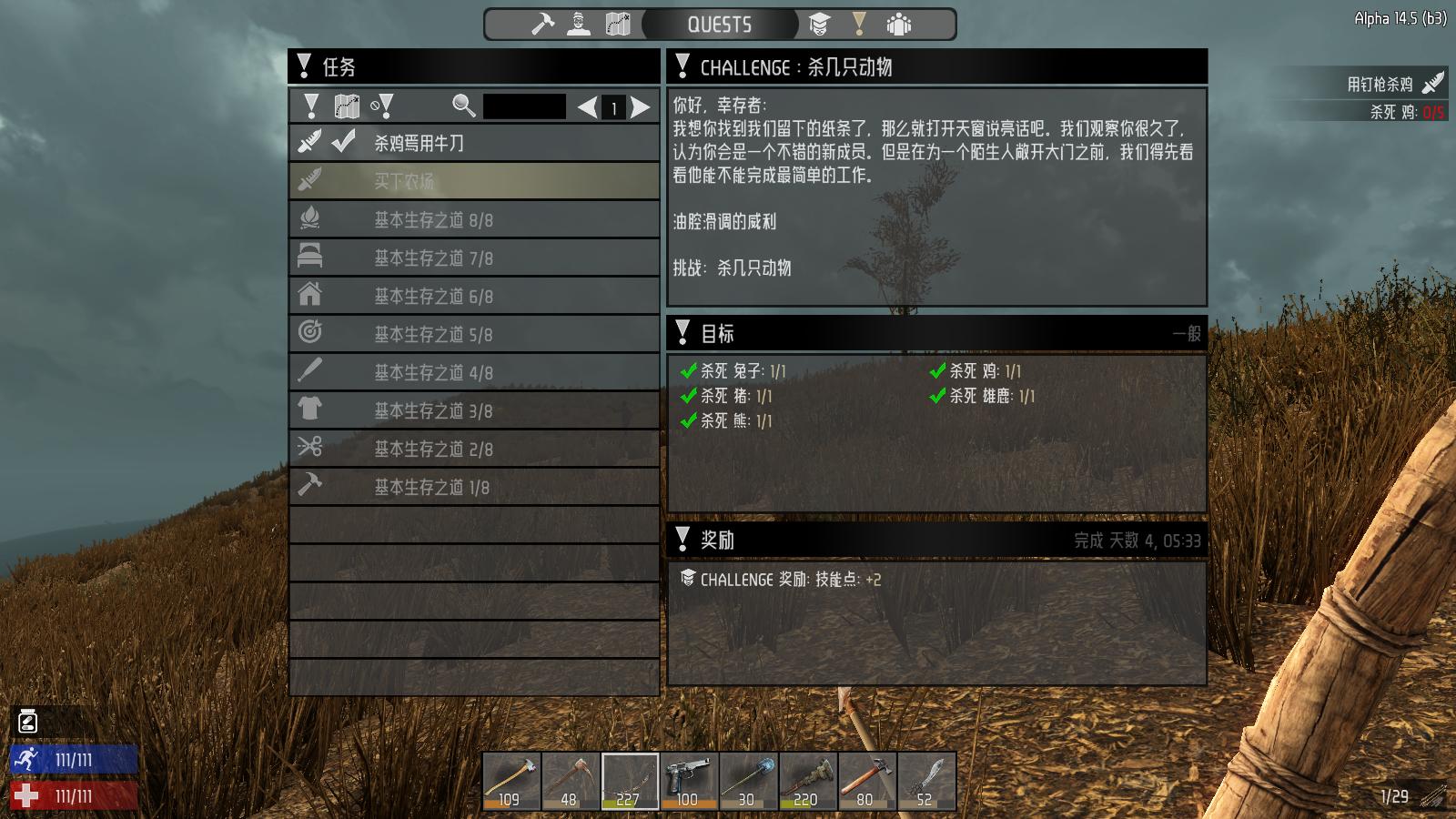Toggle the checkmark on quest 杀鸡焉用牛刀

342,143
